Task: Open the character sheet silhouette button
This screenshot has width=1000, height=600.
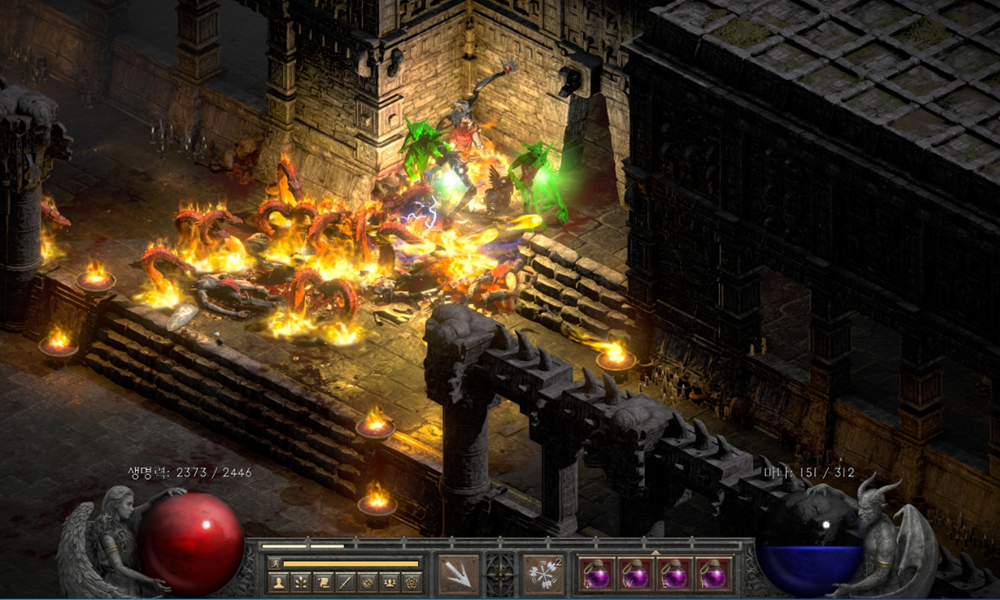Action: pyautogui.click(x=279, y=581)
